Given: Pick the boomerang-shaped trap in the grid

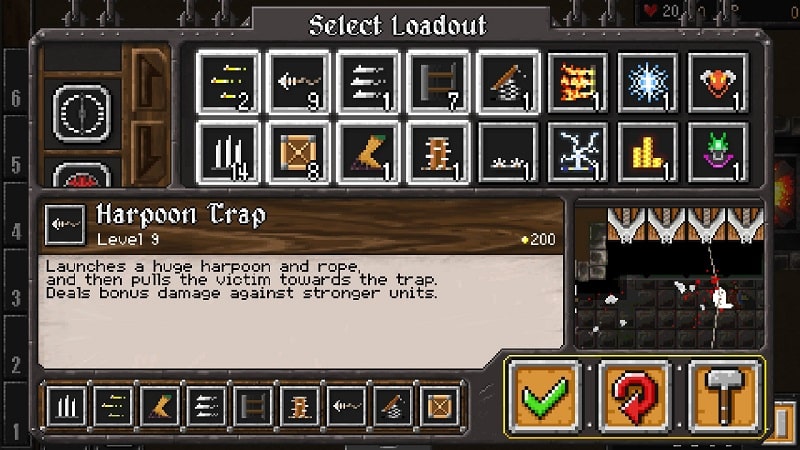Looking at the screenshot, I should pos(369,153).
